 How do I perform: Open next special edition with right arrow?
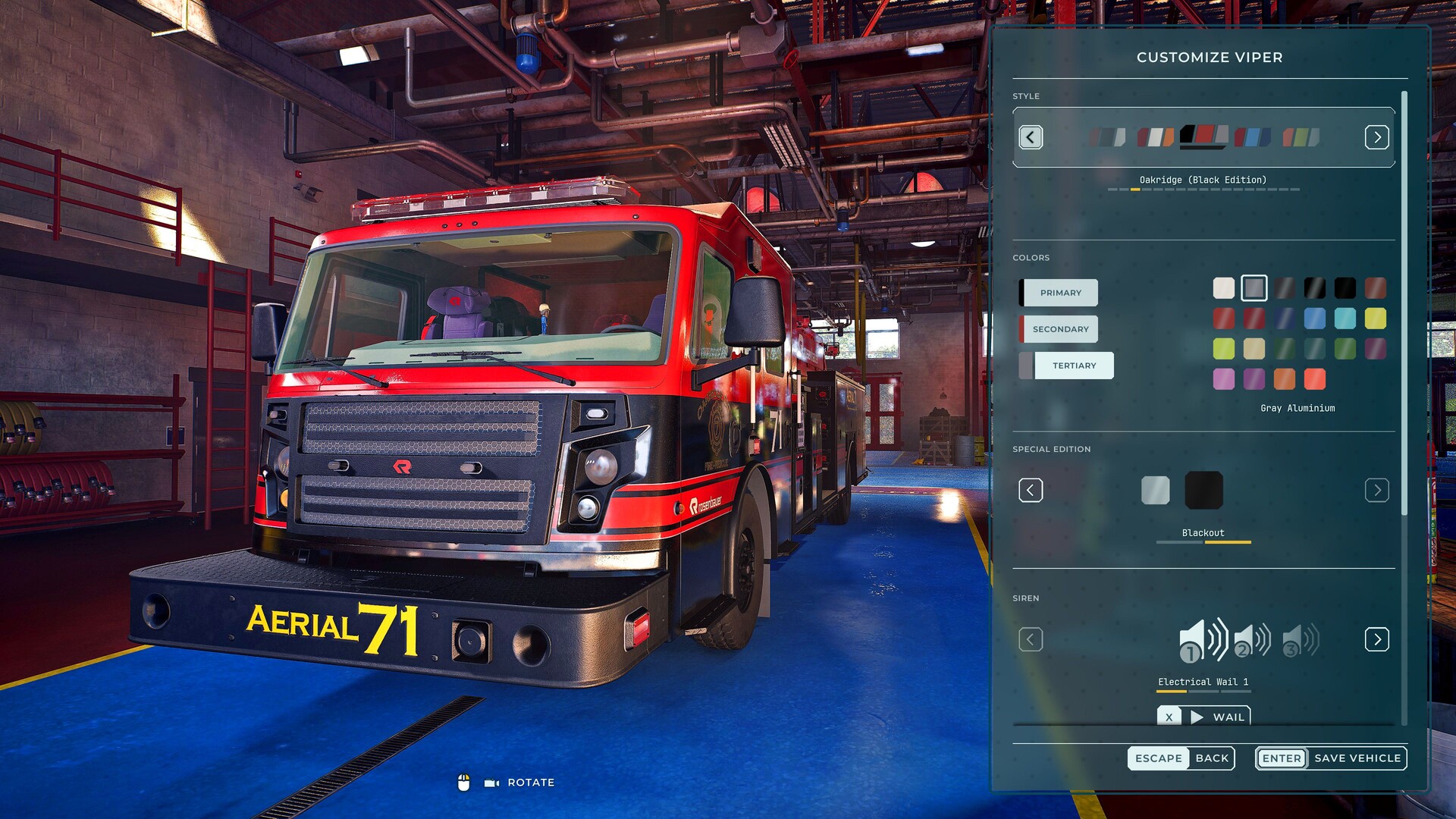click(1377, 490)
